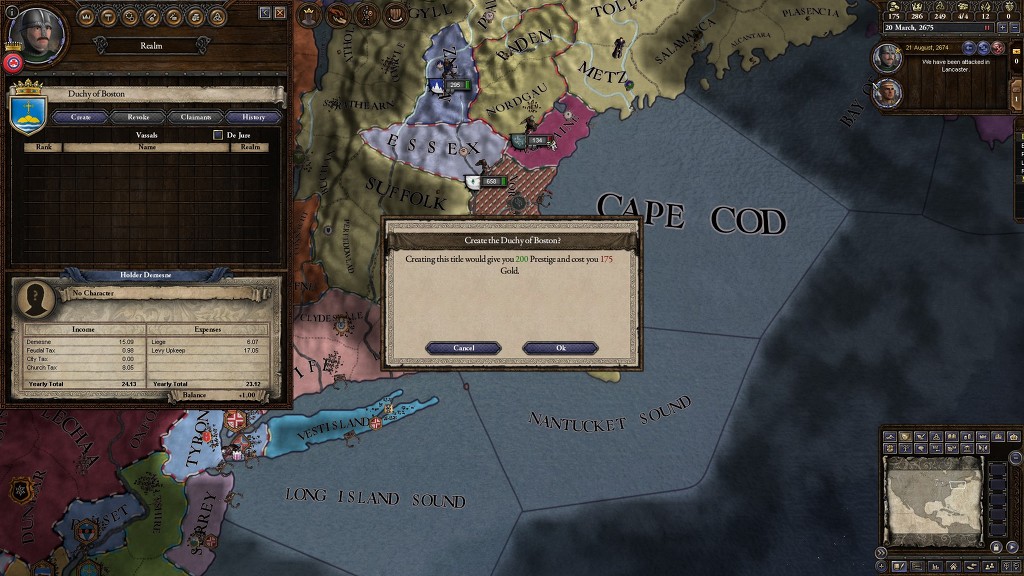This screenshot has height=576, width=1024.
Task: Toggle the De Jure checkbox
Action: (x=218, y=135)
